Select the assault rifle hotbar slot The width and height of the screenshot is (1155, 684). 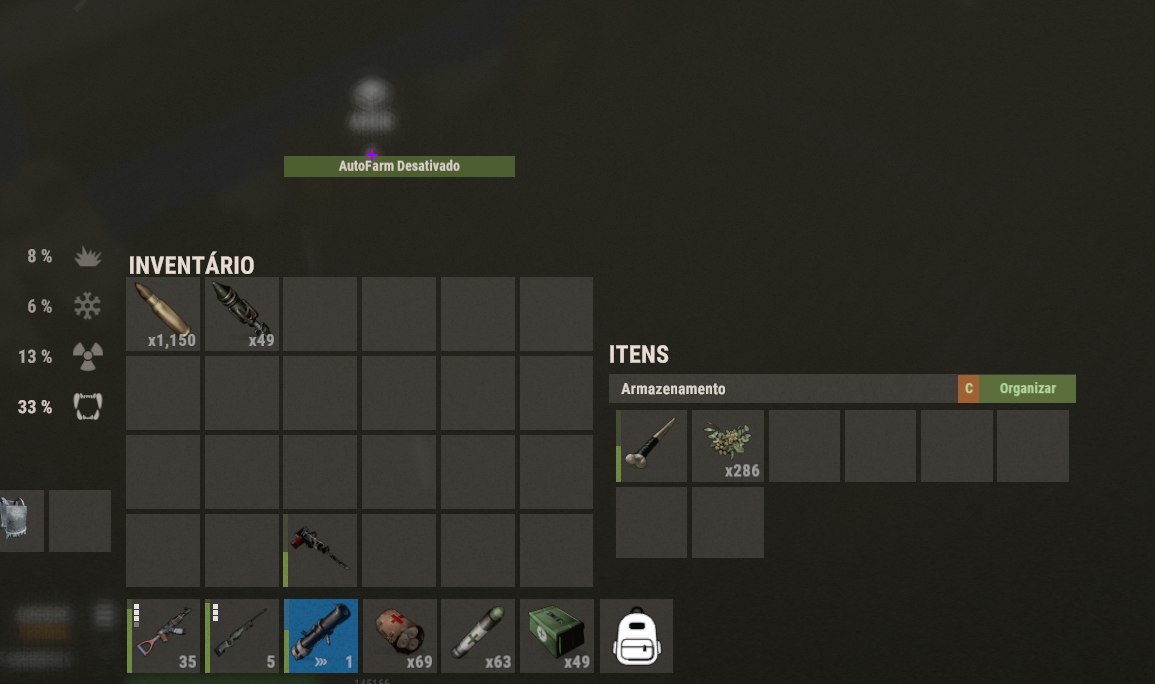(x=163, y=636)
